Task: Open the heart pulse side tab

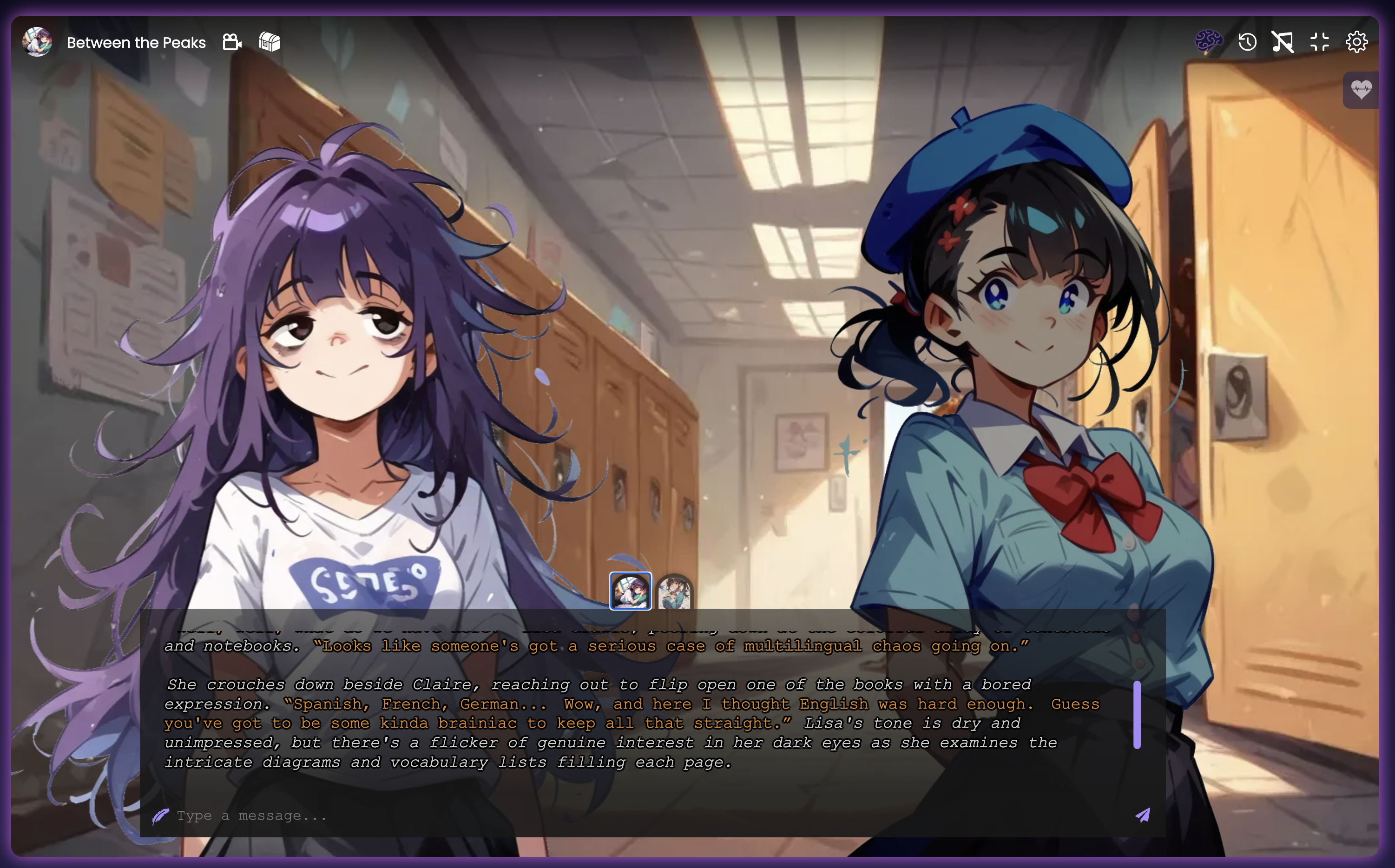Action: point(1361,90)
